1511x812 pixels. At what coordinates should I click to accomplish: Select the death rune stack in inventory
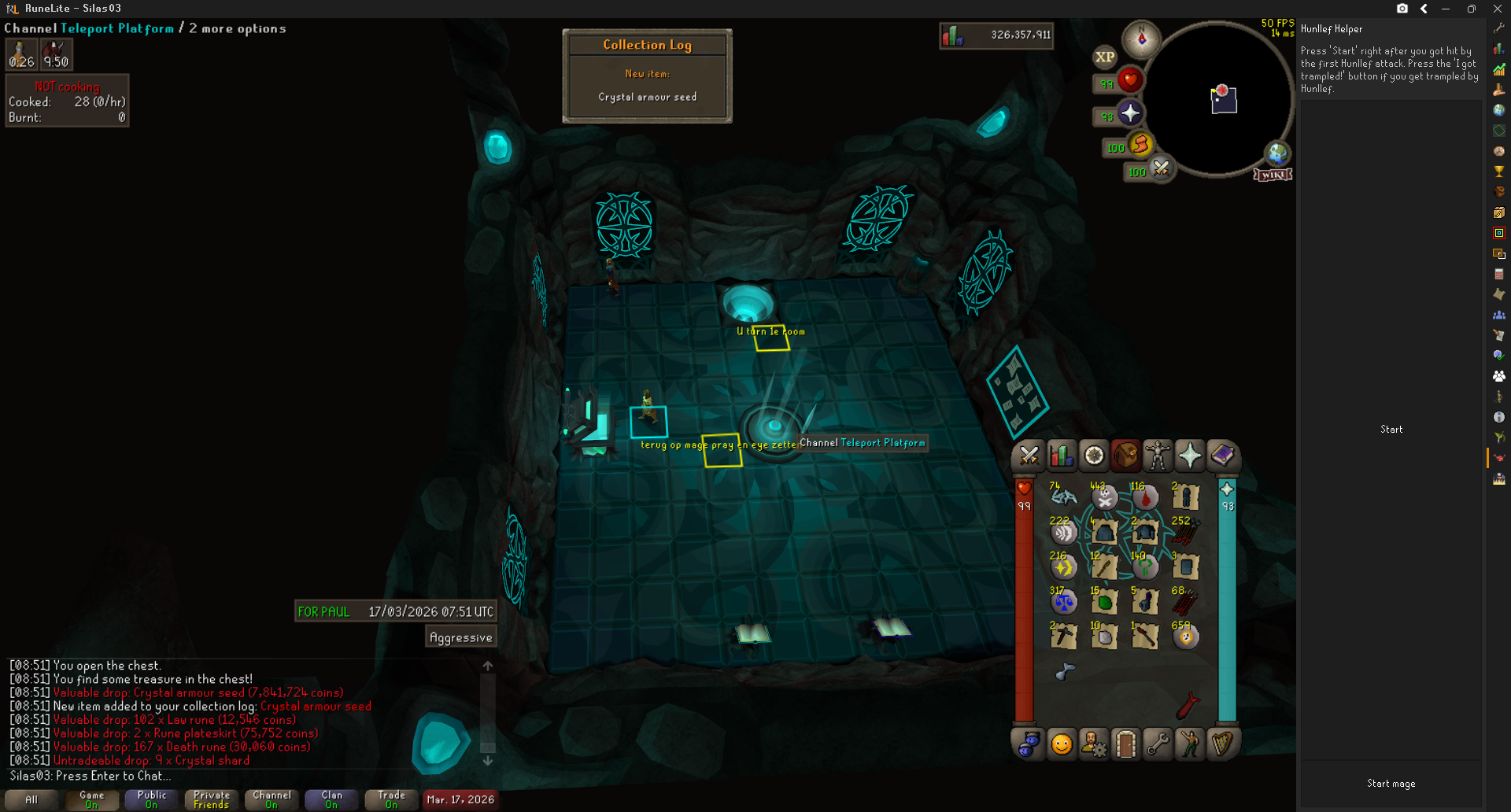1104,496
